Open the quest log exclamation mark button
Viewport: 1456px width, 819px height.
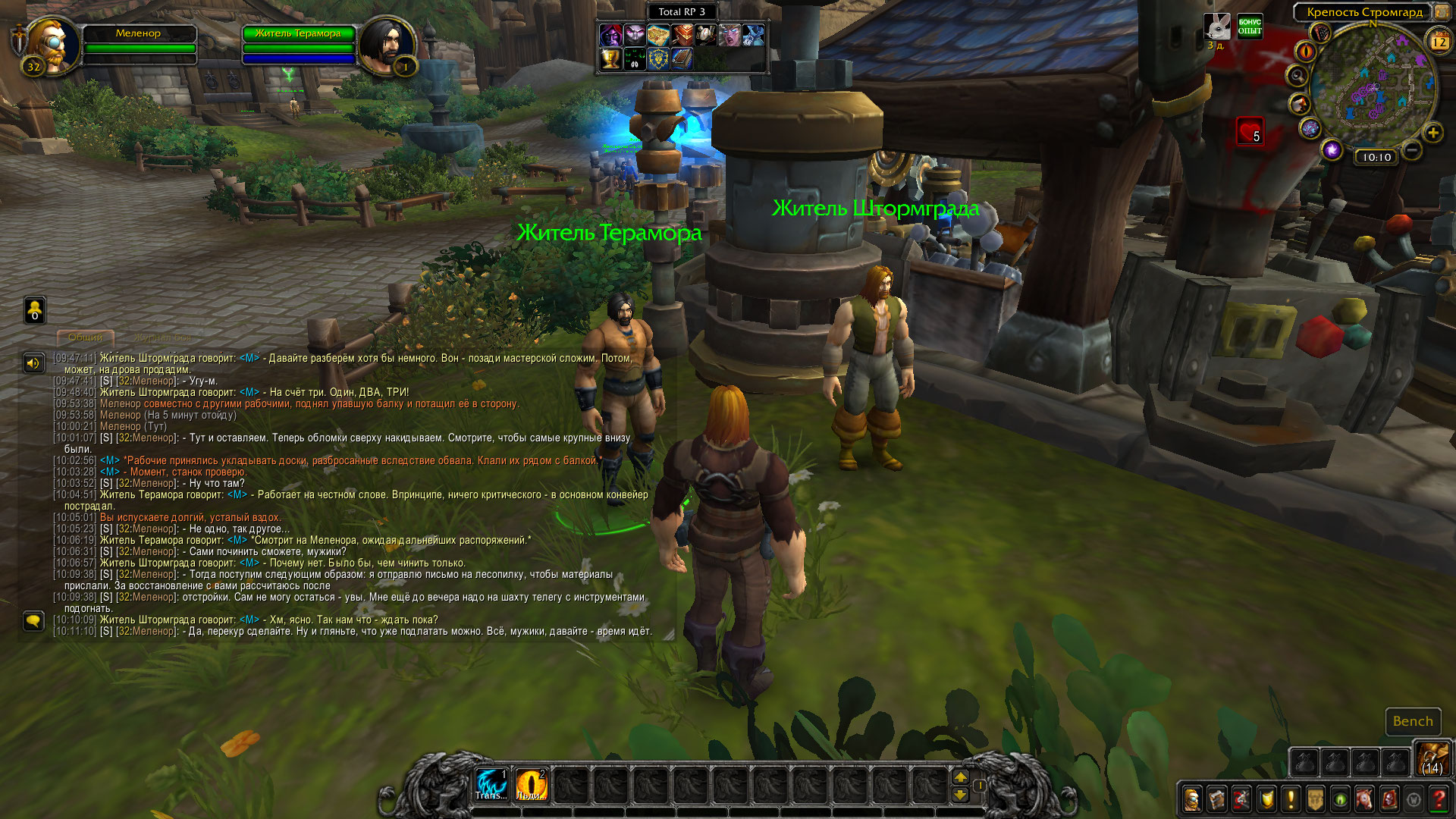click(1291, 799)
